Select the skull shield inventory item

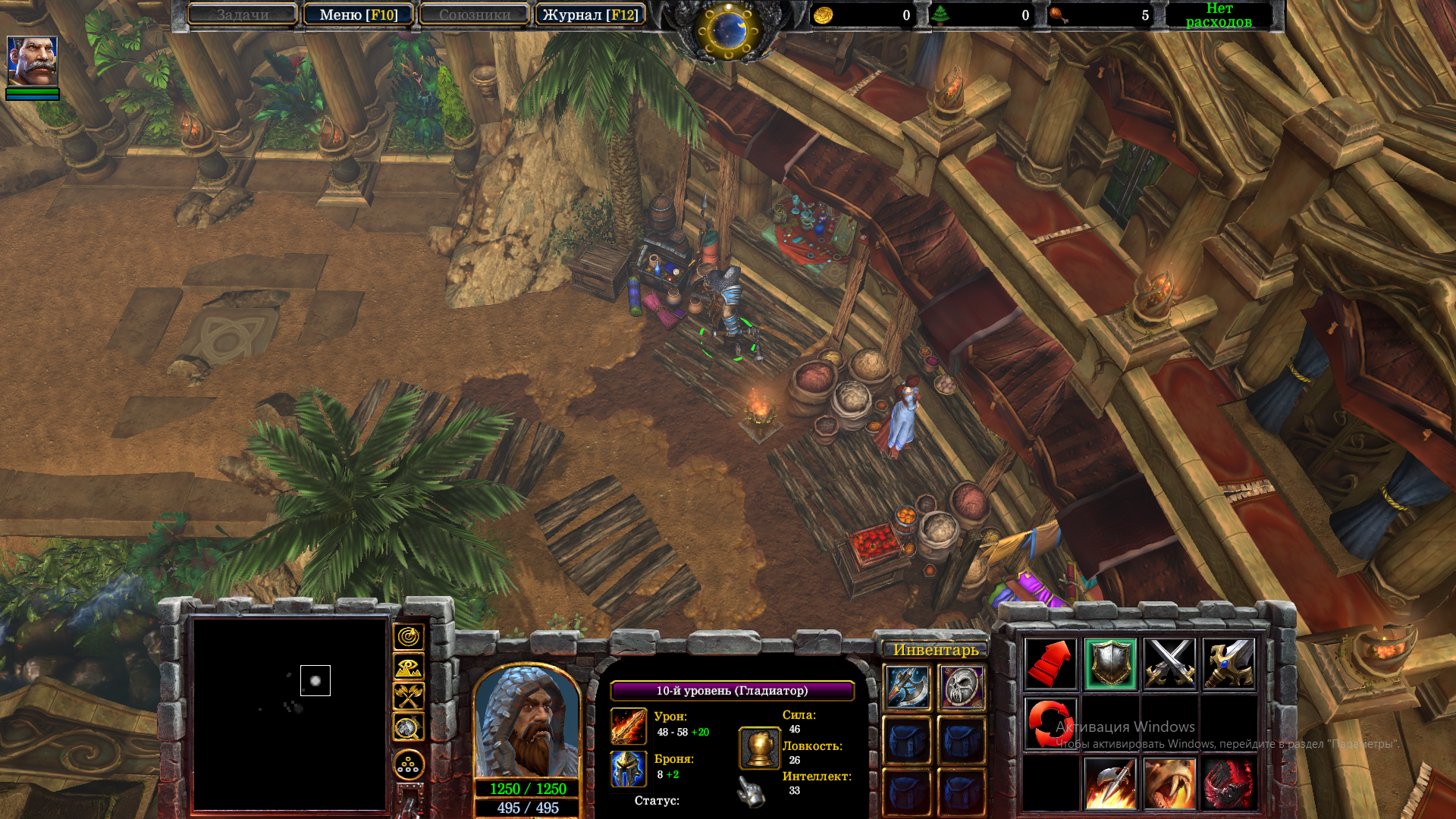tap(962, 688)
